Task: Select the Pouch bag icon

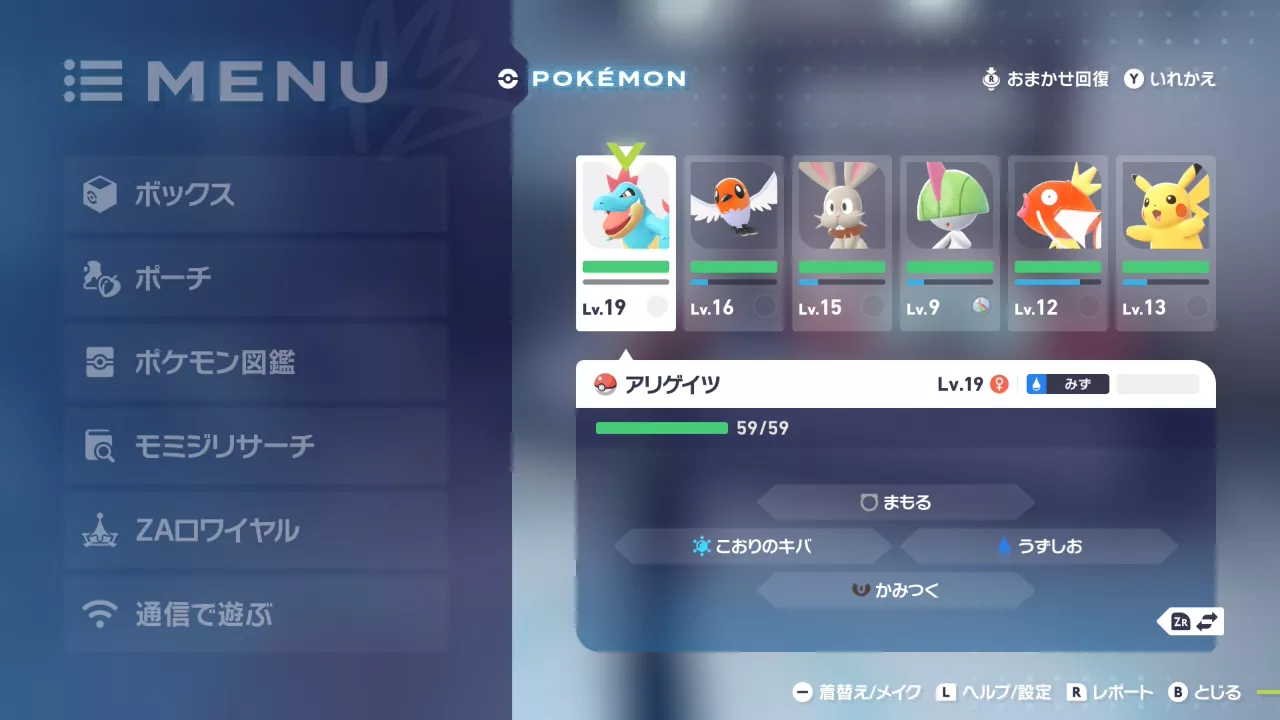Action: coord(100,278)
